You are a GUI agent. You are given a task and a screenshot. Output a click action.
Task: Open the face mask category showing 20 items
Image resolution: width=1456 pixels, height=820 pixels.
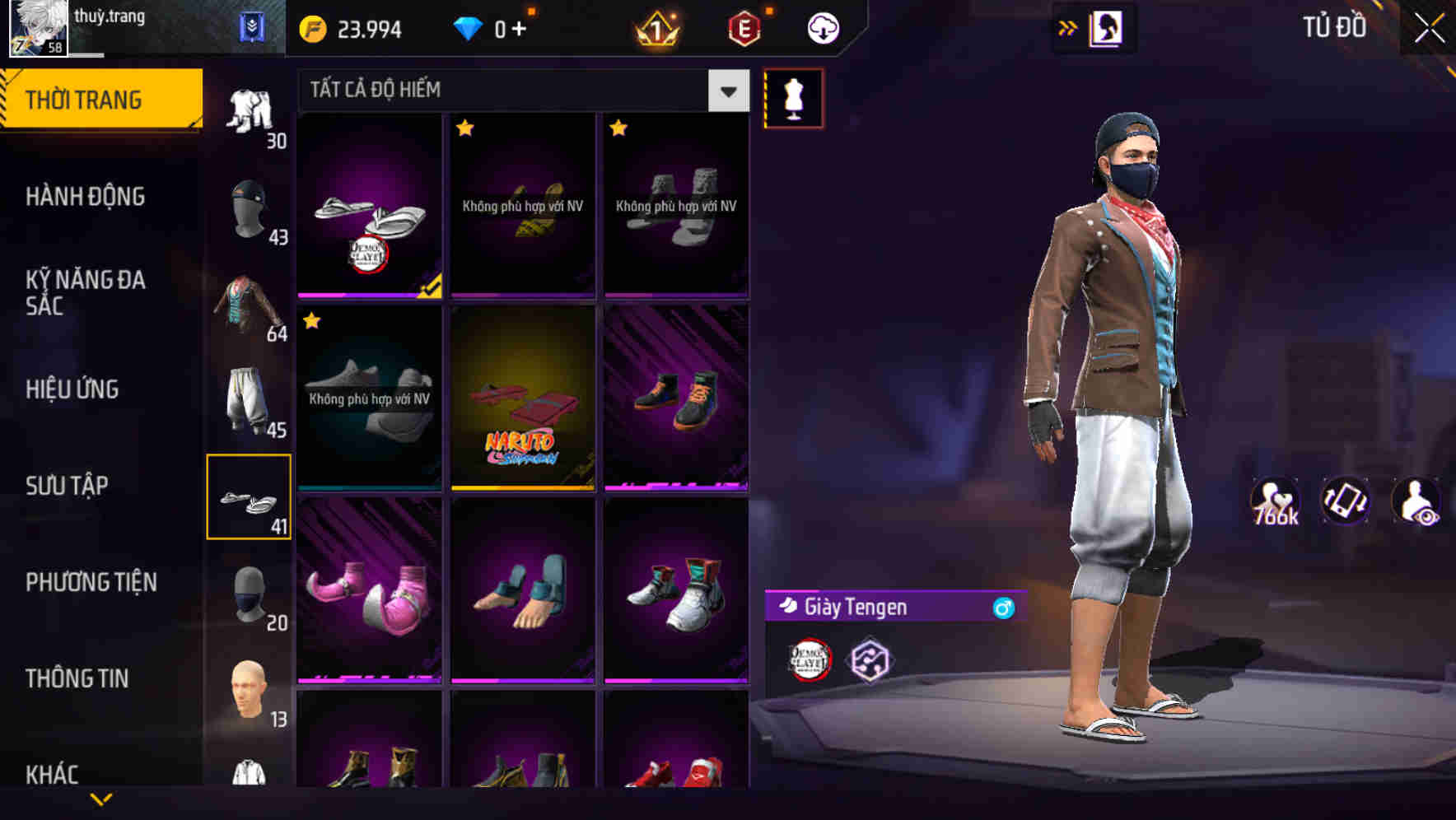(250, 597)
